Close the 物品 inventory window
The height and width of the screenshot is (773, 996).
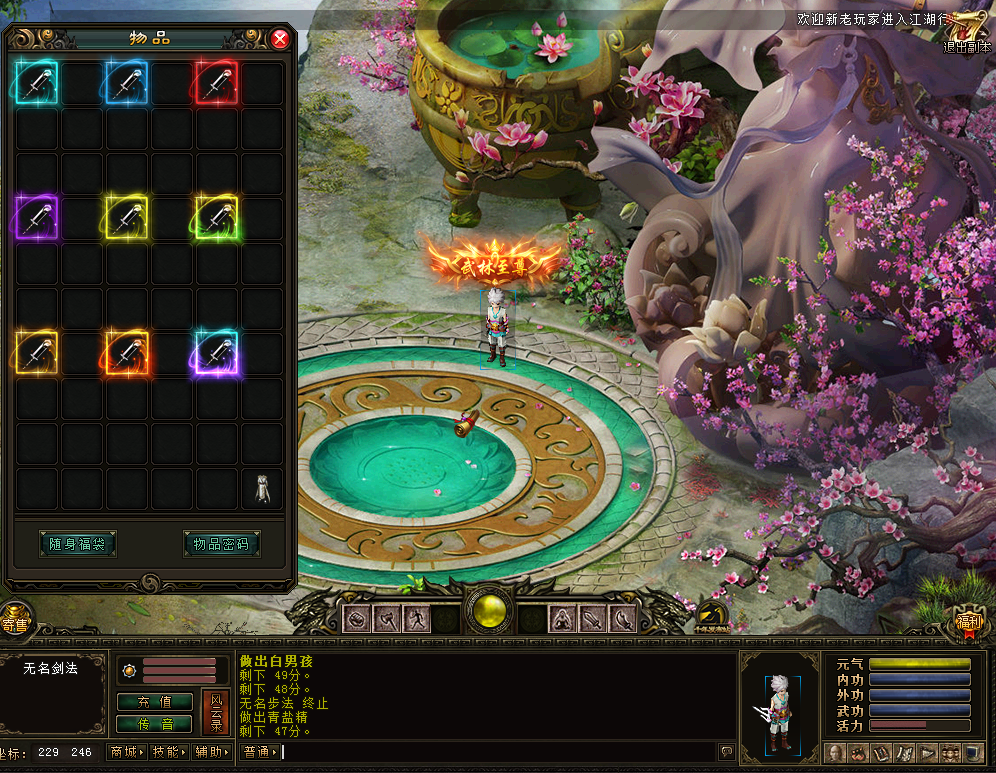click(x=280, y=39)
